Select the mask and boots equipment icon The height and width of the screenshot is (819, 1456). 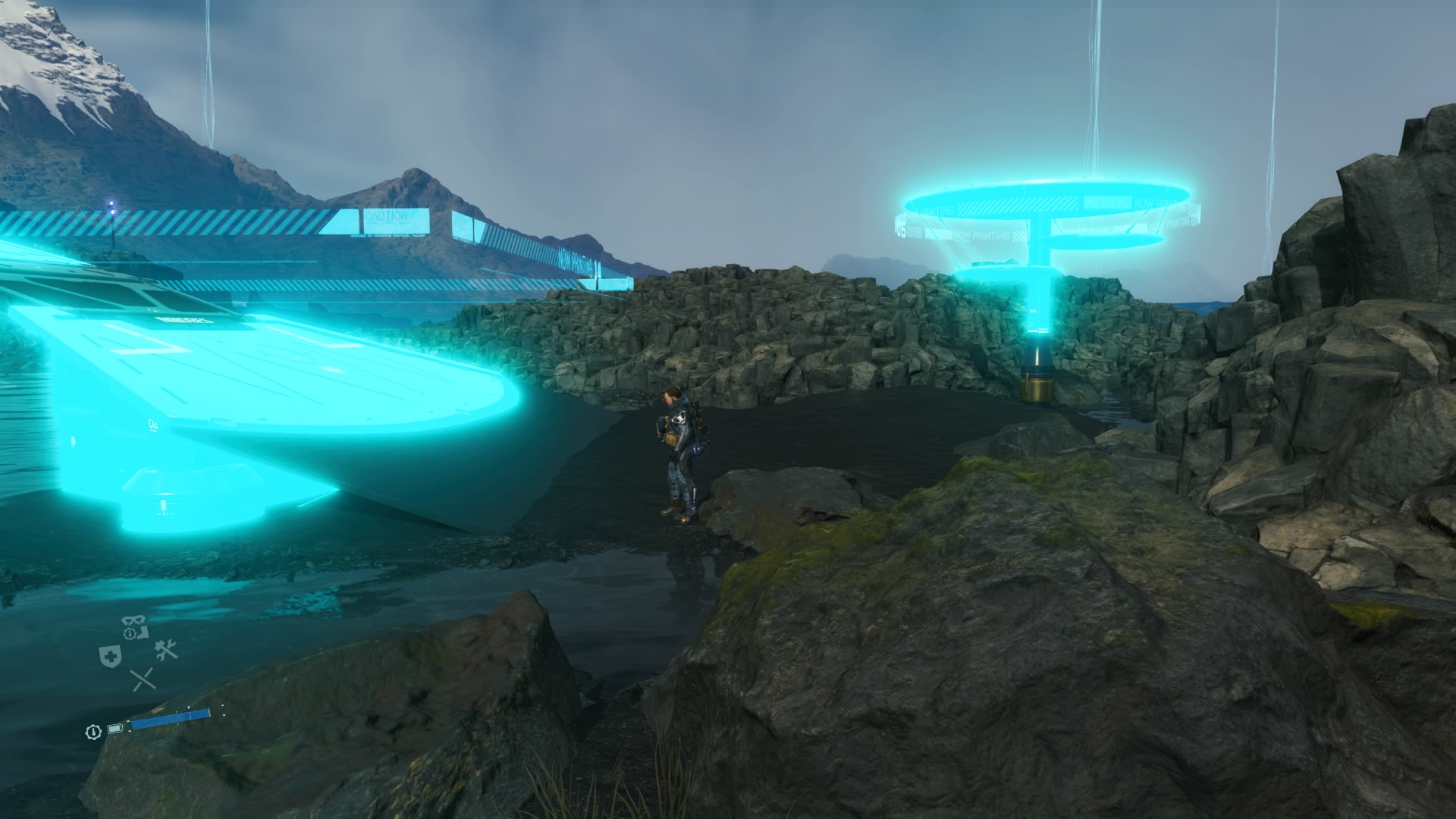pos(135,627)
